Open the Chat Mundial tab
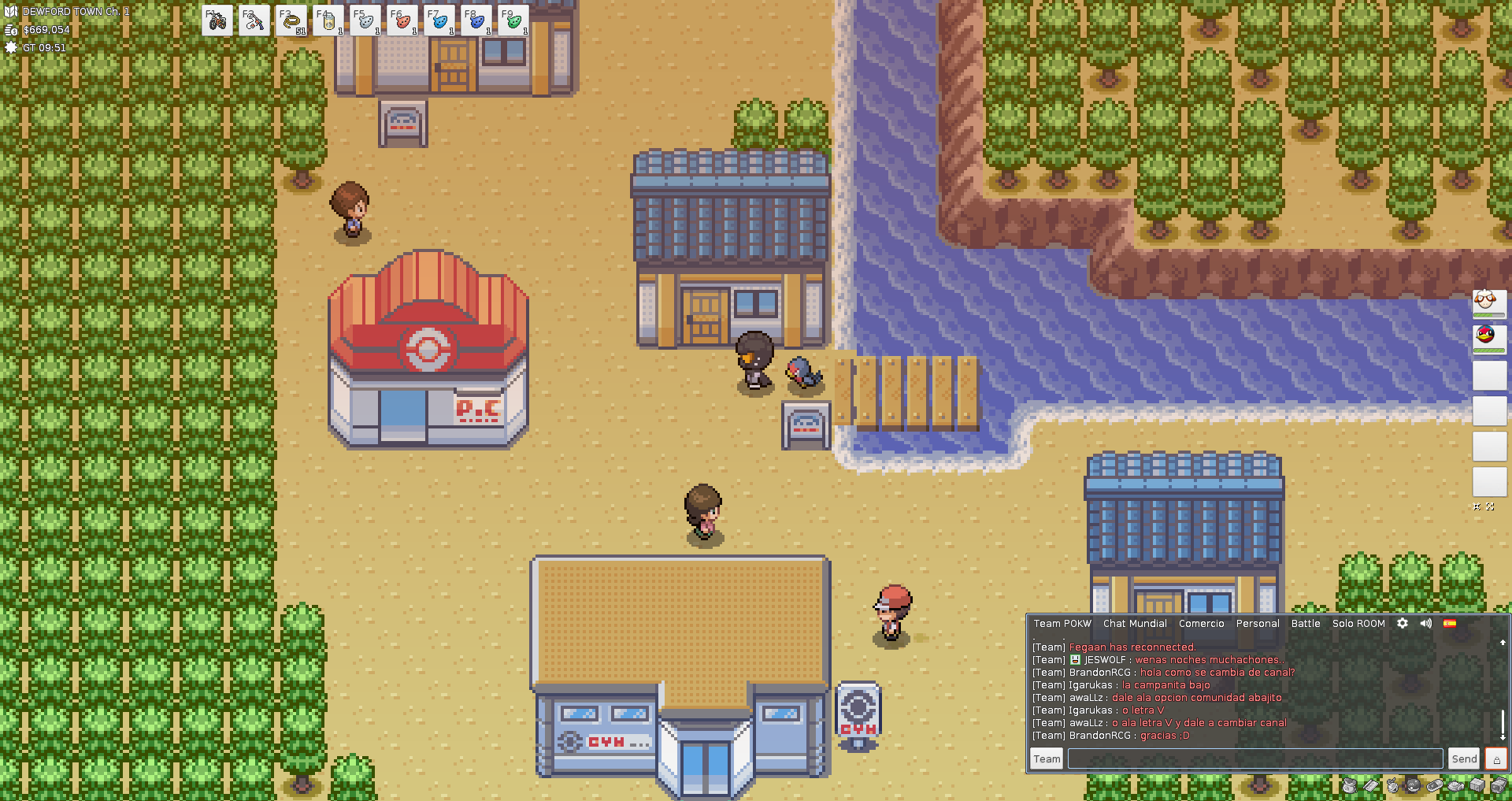Image resolution: width=1512 pixels, height=801 pixels. pos(1135,623)
